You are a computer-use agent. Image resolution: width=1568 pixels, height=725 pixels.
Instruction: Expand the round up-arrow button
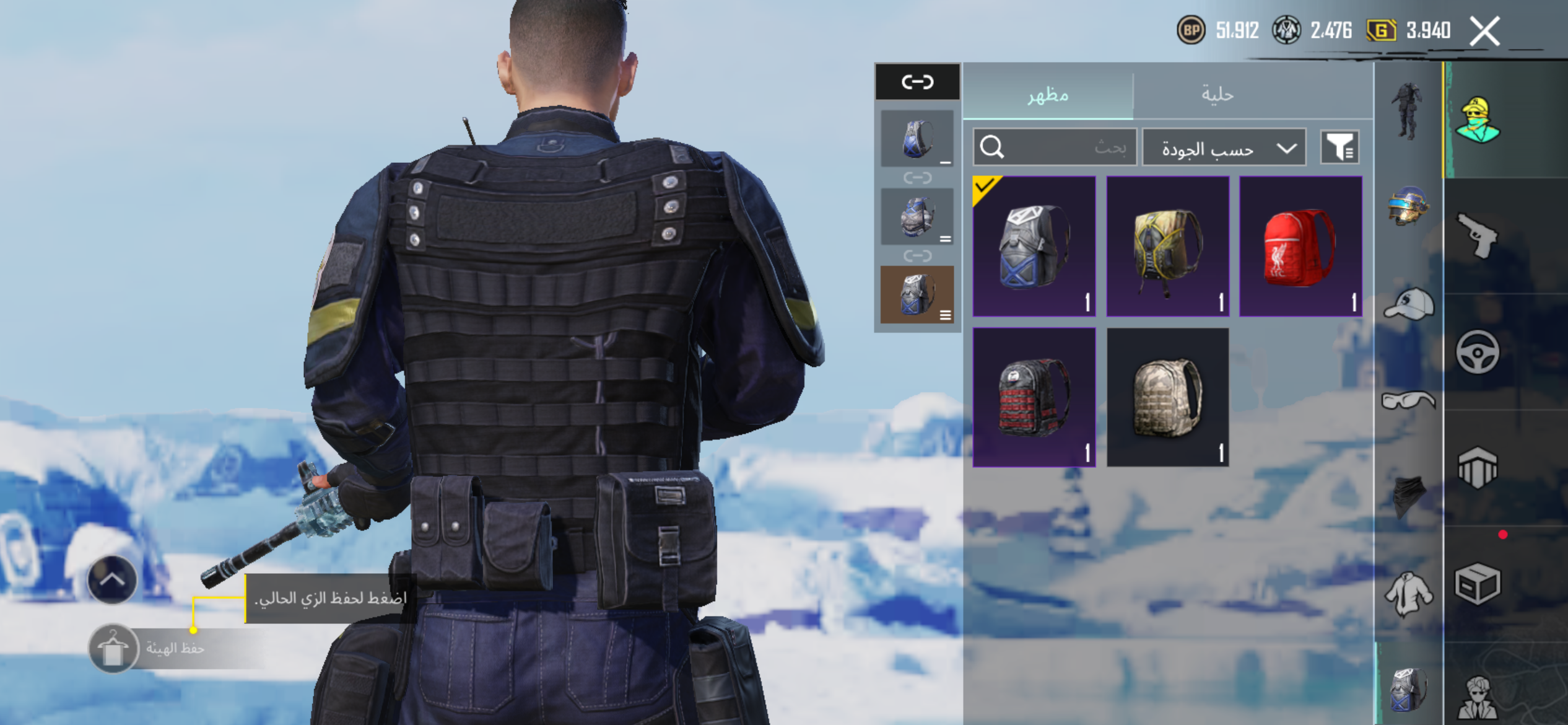[112, 580]
